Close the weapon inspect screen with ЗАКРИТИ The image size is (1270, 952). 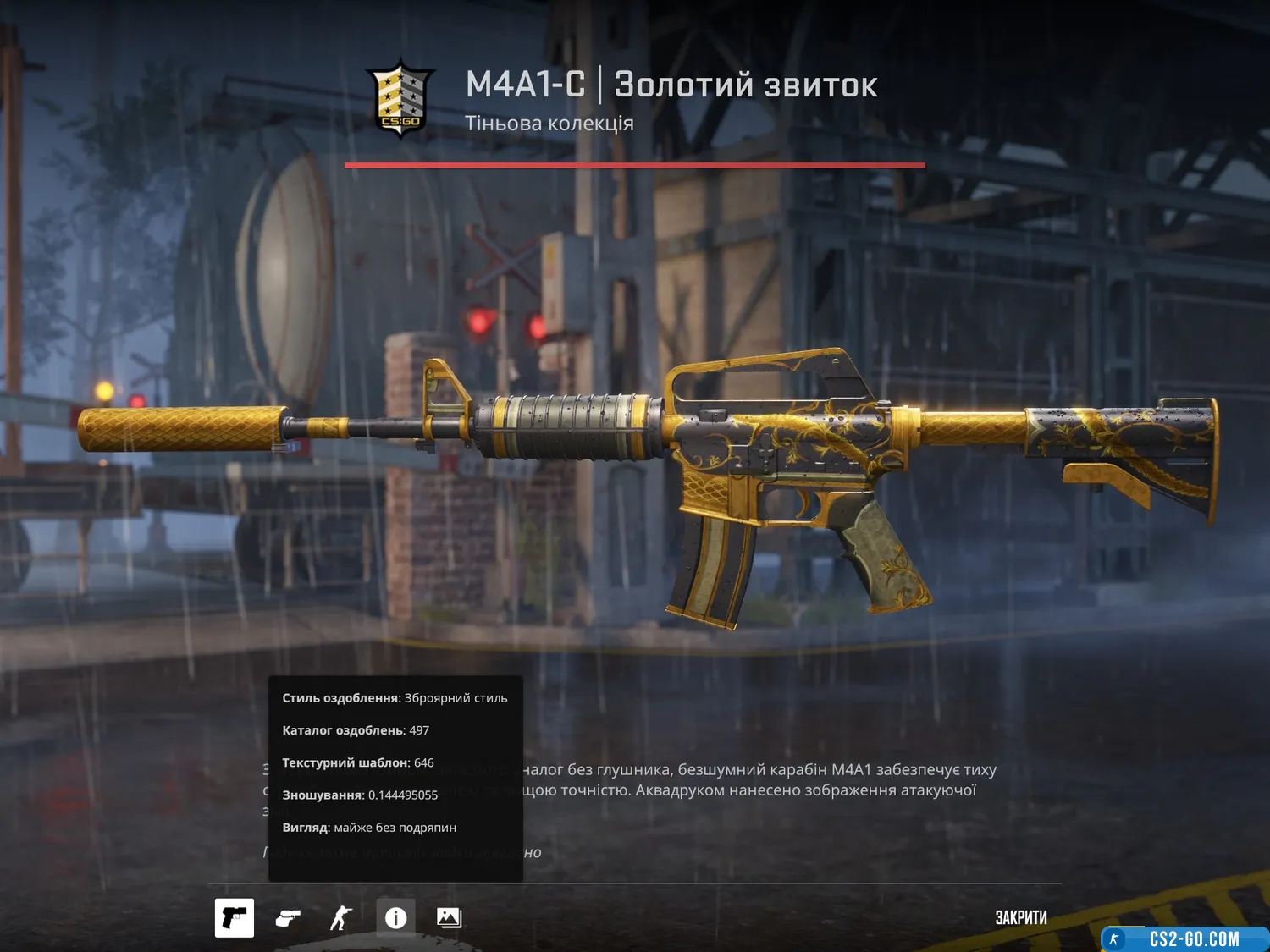(x=1020, y=918)
